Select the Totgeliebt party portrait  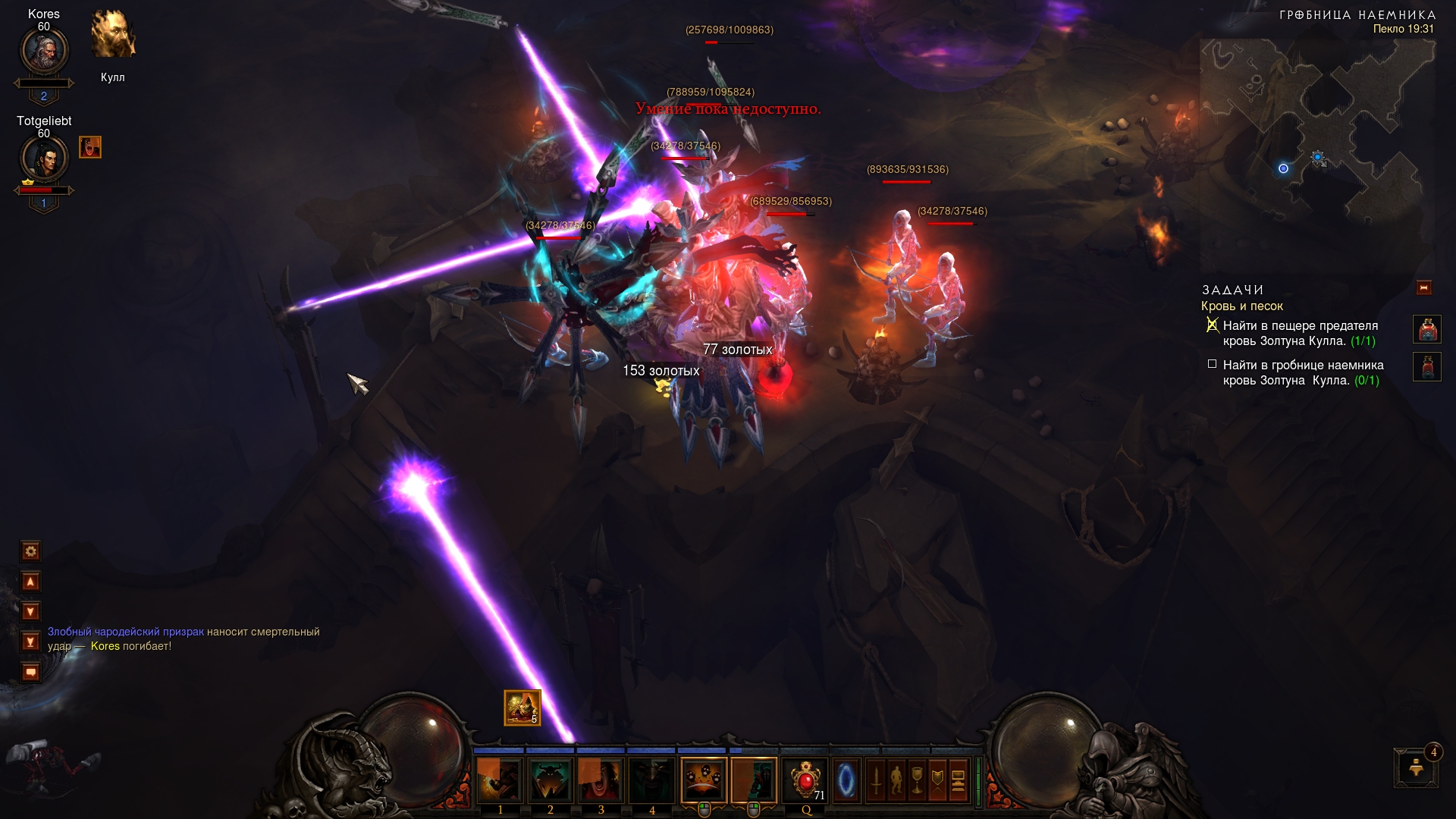pos(44,159)
